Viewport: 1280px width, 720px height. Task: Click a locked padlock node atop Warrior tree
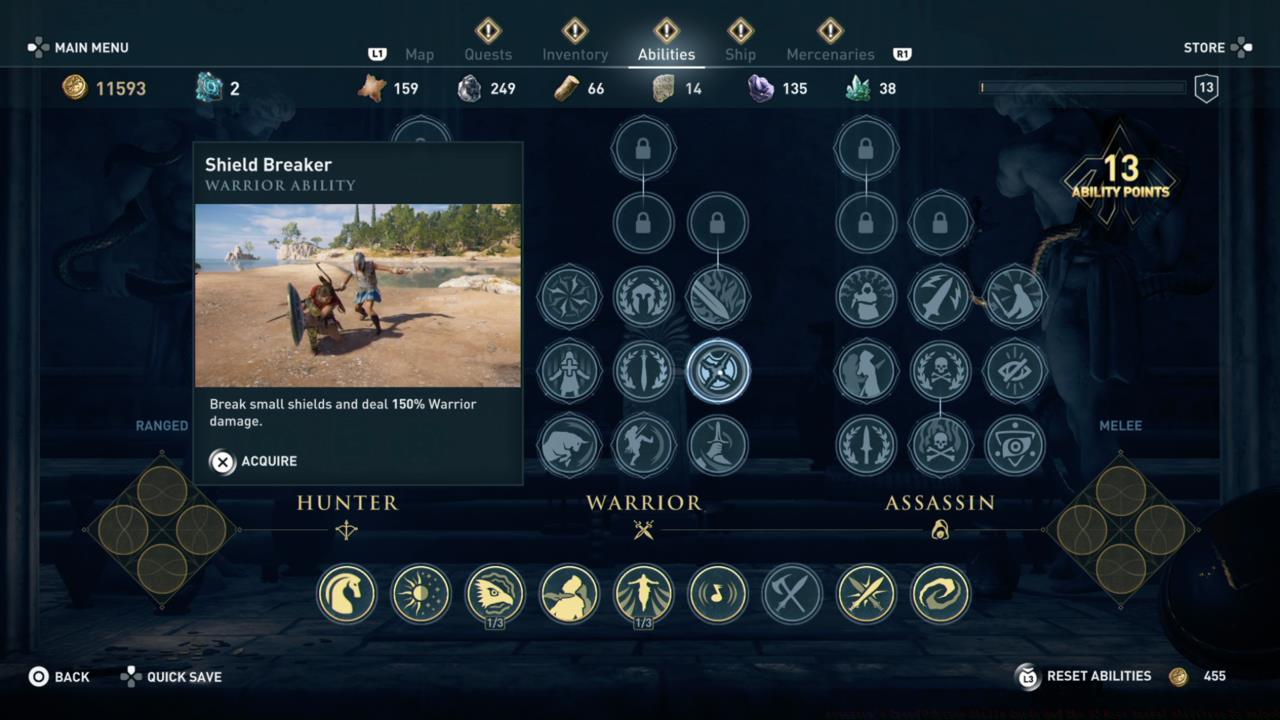[643, 146]
